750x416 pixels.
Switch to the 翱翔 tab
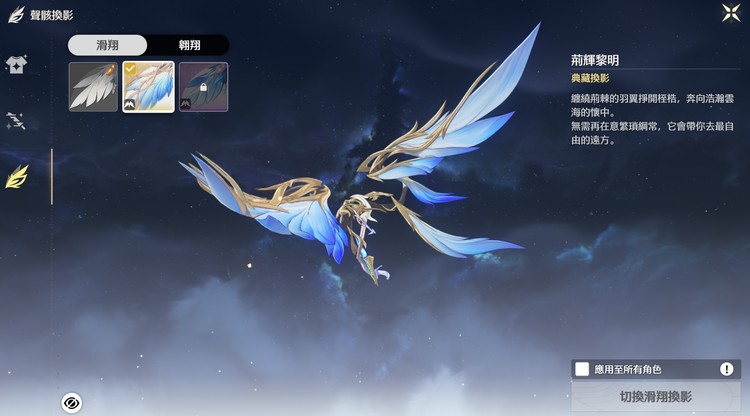coord(188,45)
